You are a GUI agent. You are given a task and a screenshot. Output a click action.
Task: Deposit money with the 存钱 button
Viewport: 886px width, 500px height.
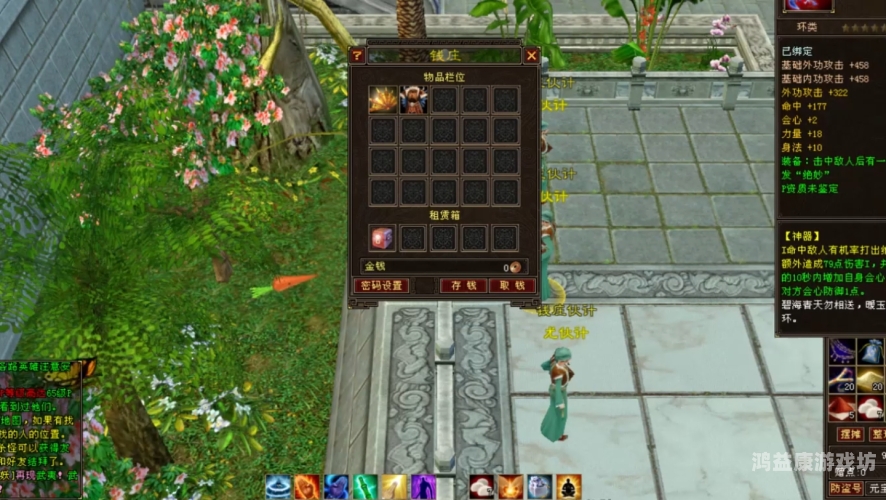click(x=464, y=286)
